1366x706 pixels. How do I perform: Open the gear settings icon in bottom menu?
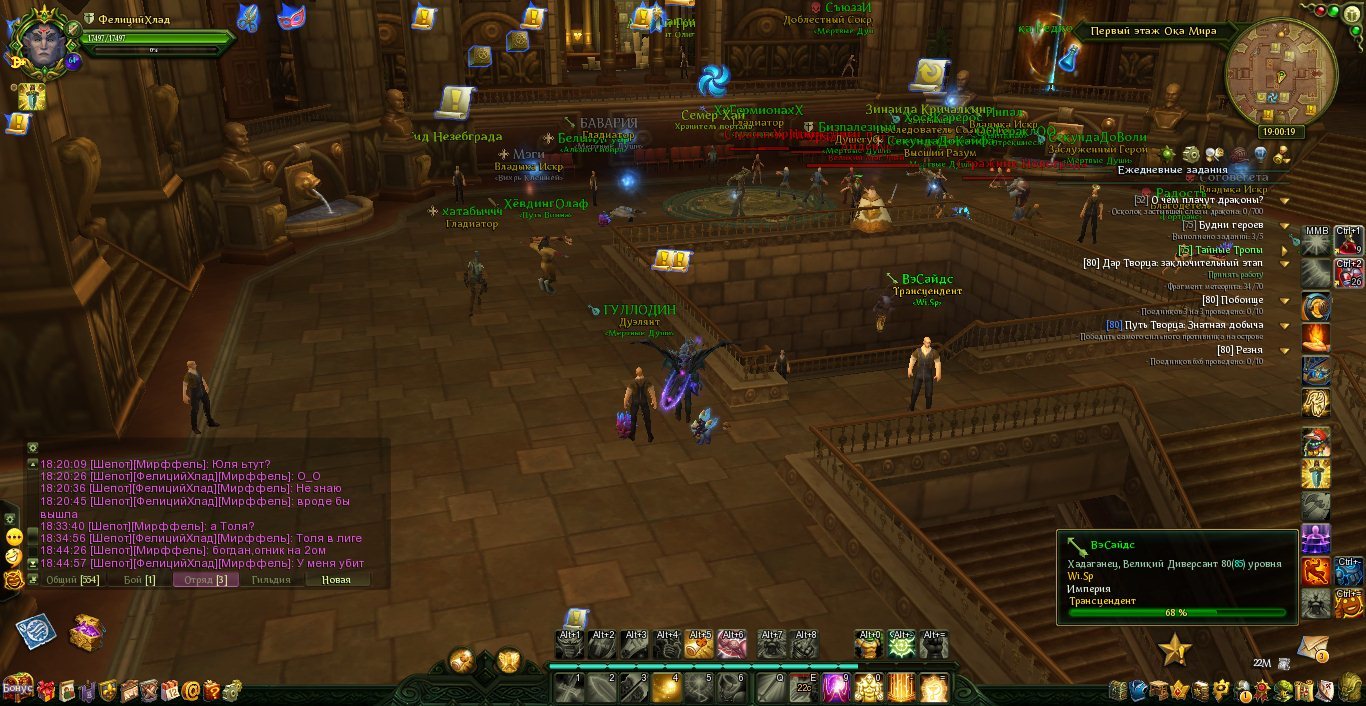pos(232,690)
